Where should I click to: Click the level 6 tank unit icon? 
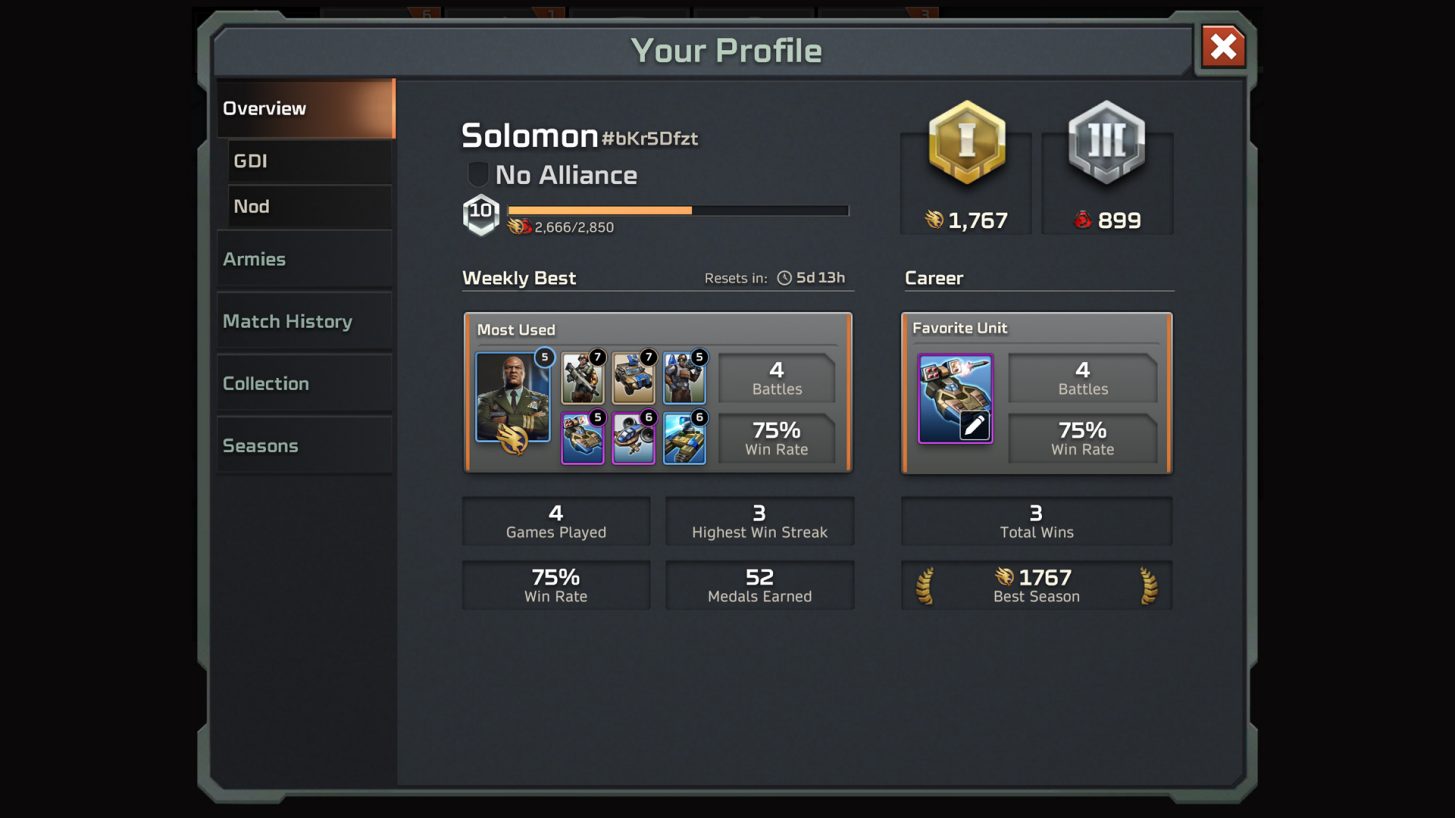pos(684,440)
